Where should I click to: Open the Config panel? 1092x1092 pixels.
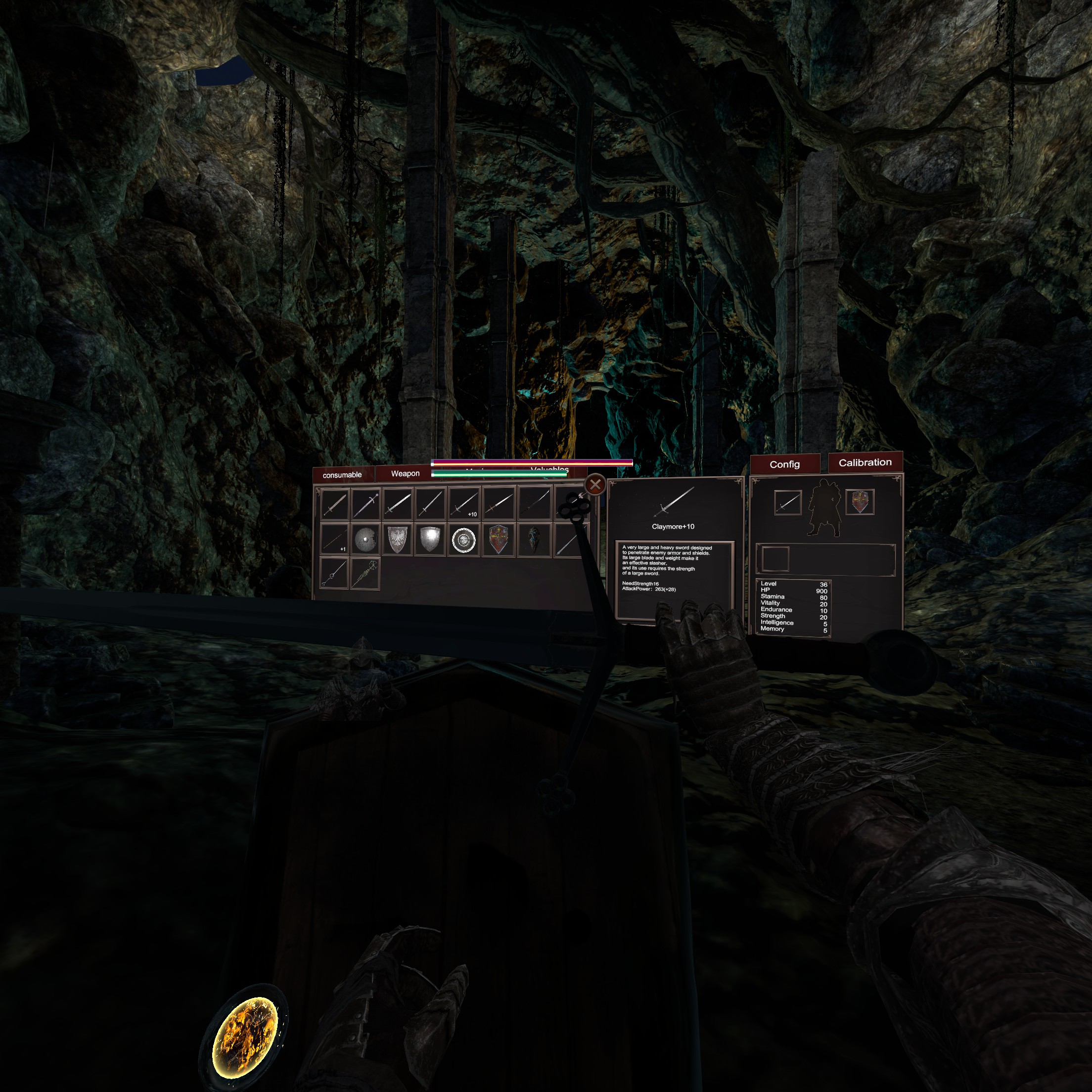(784, 464)
